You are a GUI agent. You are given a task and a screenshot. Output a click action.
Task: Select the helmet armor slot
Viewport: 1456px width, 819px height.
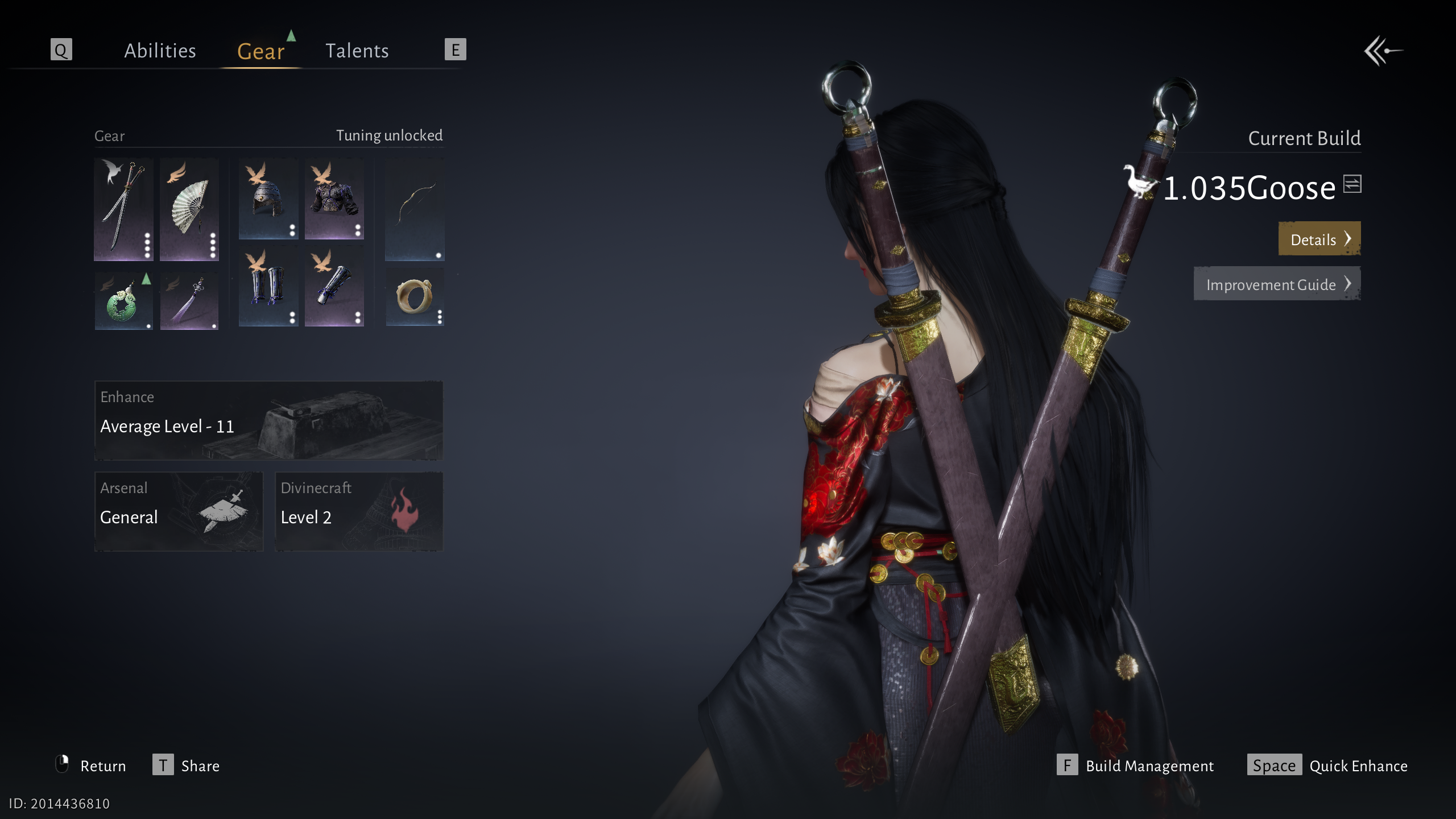pos(268,198)
